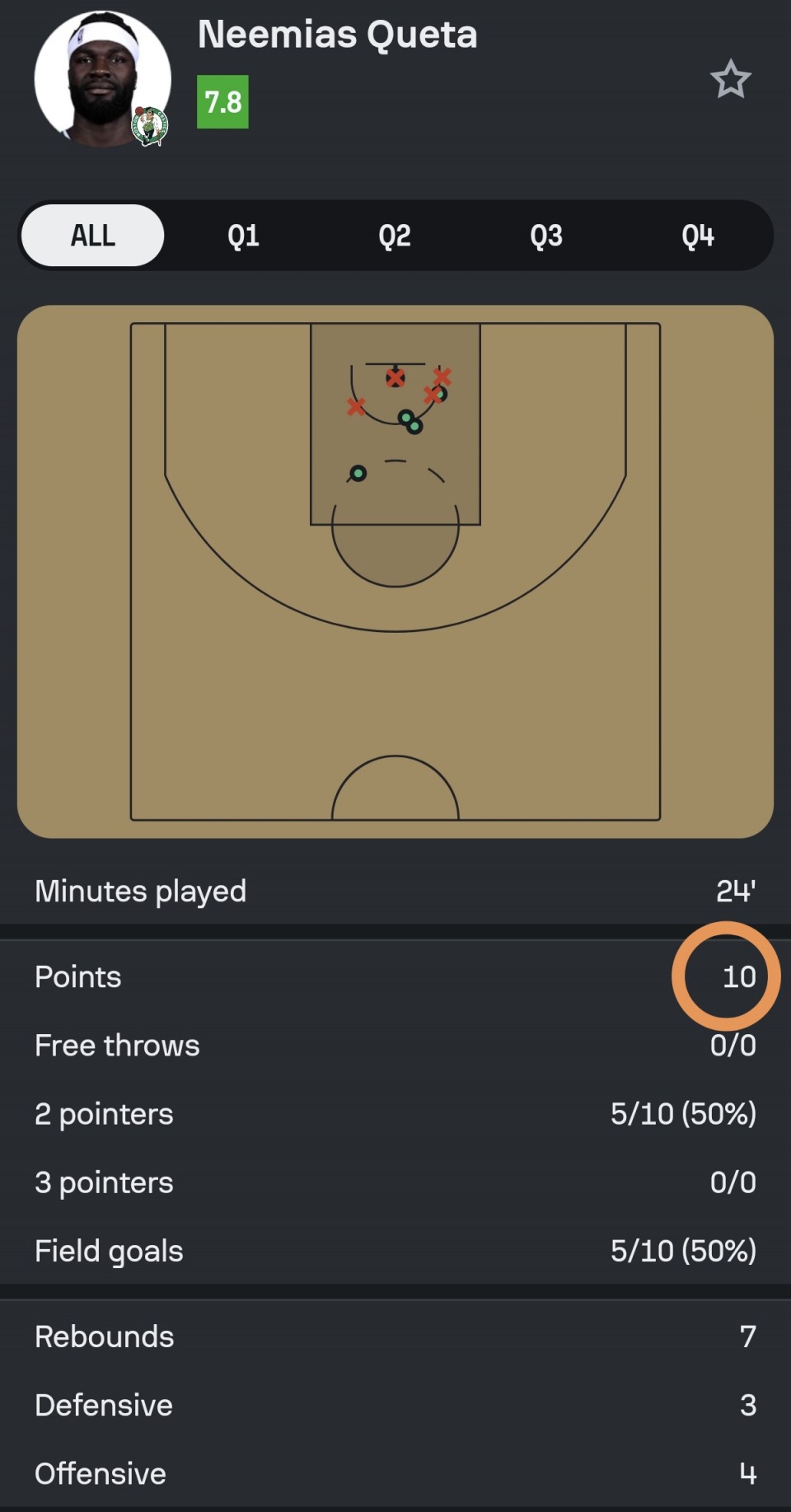Switch to the Q1 tab
Screen dimensions: 791x1512
coord(243,236)
